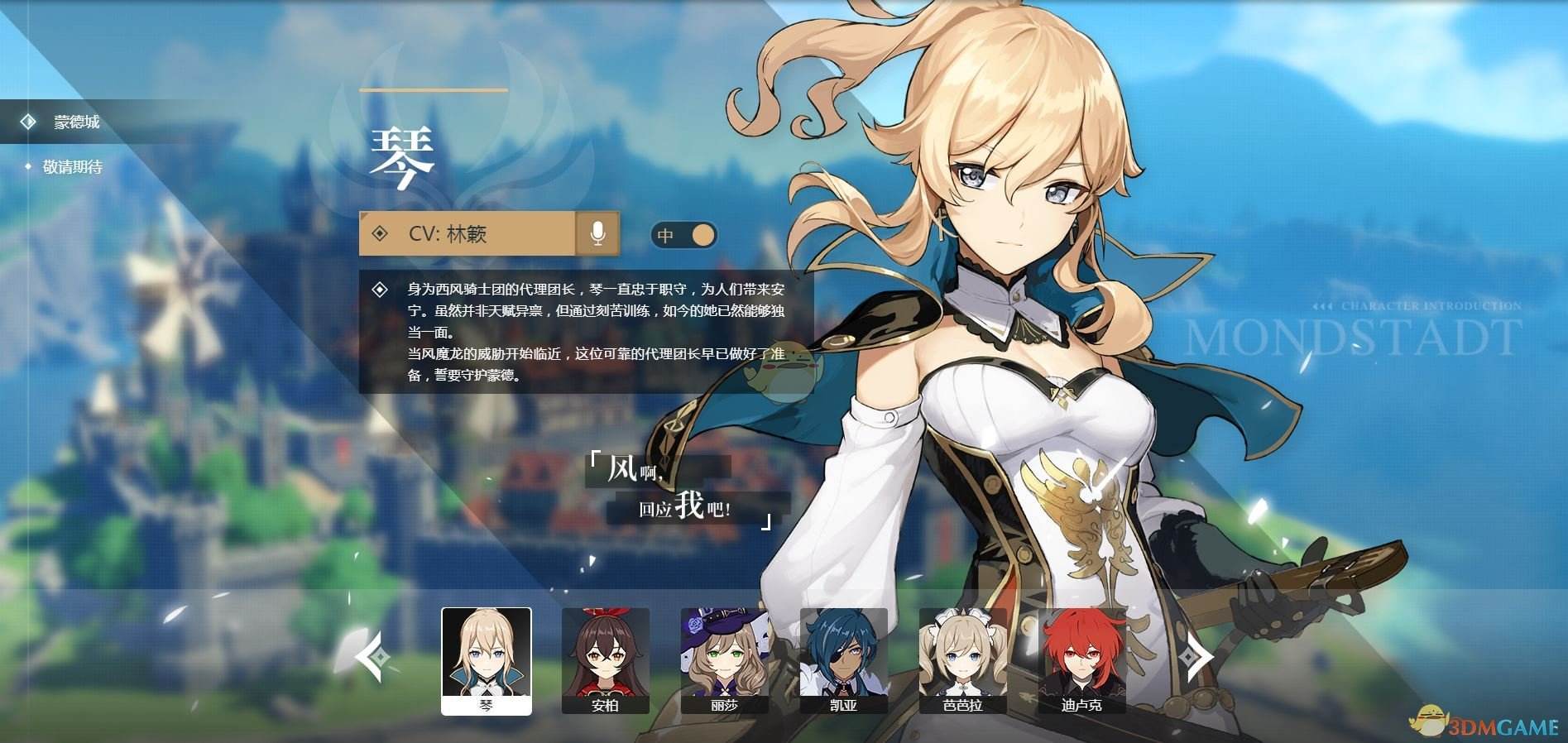Image resolution: width=1568 pixels, height=743 pixels.
Task: Choose the 安柏 character portrait
Action: (x=606, y=660)
